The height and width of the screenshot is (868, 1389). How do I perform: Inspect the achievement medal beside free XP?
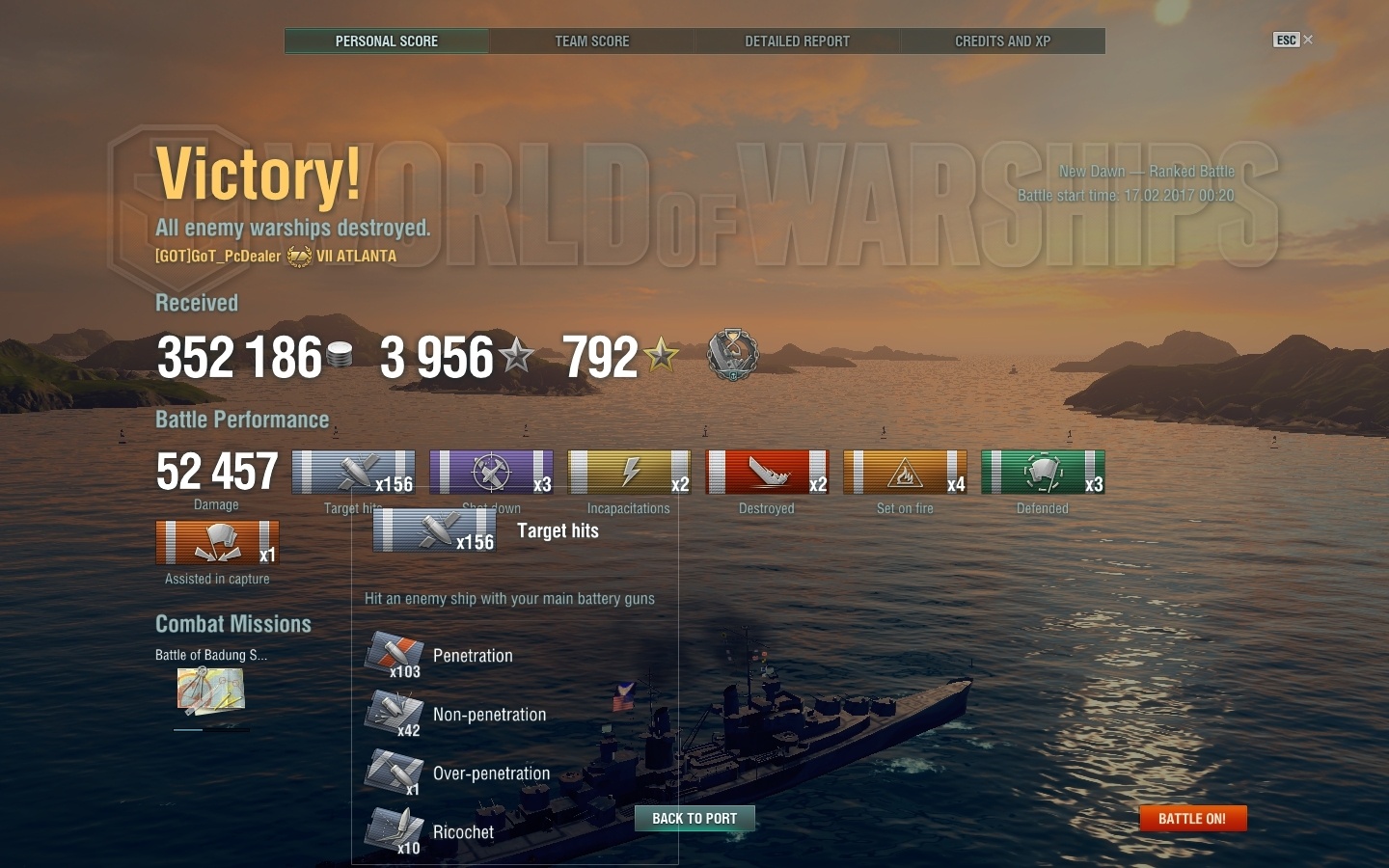[733, 355]
